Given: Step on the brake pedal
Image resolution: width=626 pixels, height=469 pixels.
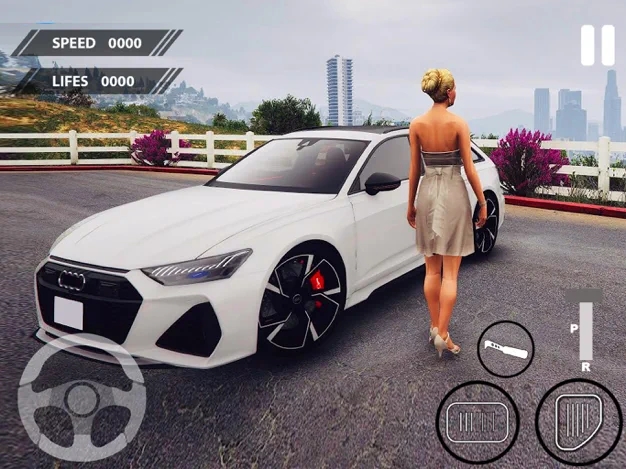Looking at the screenshot, I should pyautogui.click(x=477, y=422).
